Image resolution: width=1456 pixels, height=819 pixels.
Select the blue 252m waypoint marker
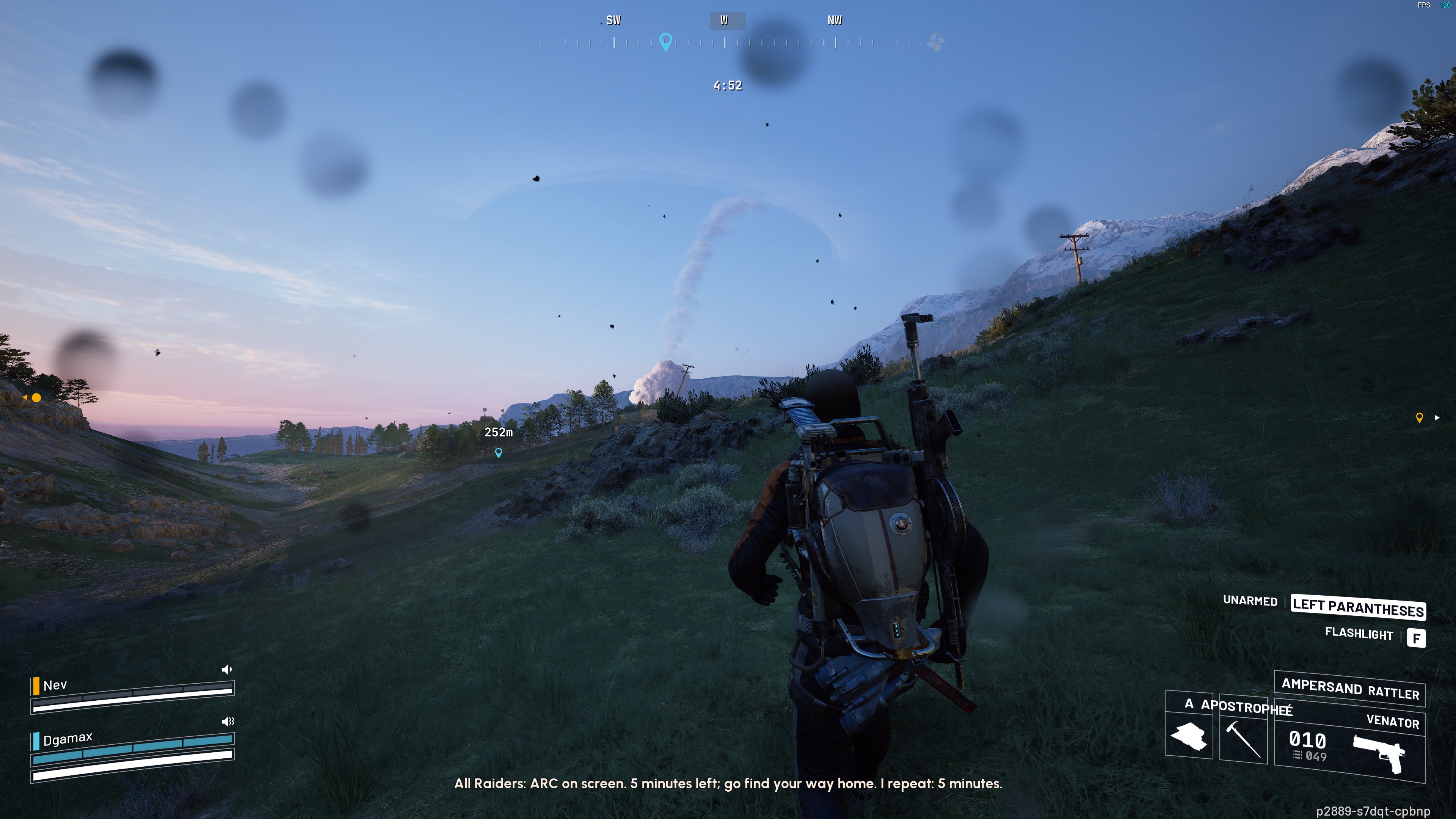(x=499, y=453)
